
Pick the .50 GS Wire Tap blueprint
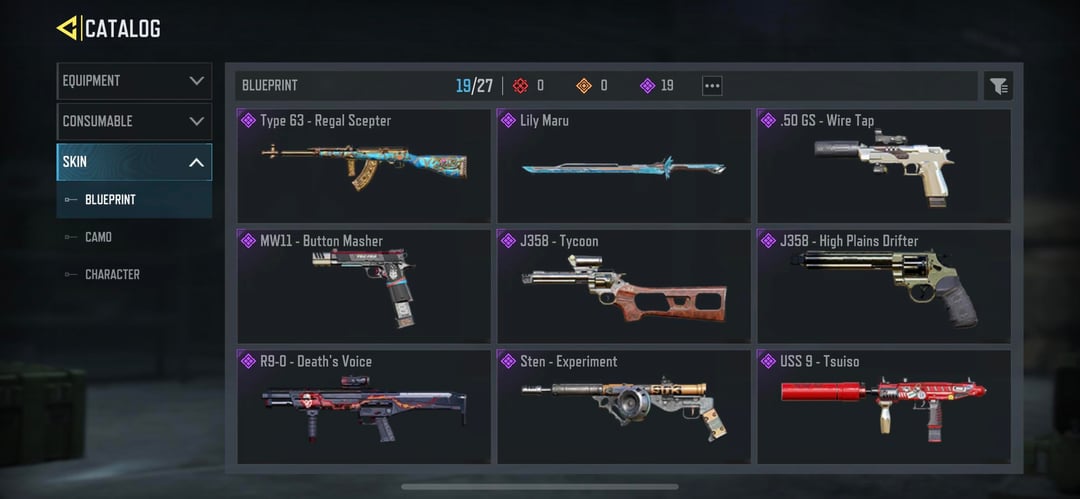pos(884,165)
